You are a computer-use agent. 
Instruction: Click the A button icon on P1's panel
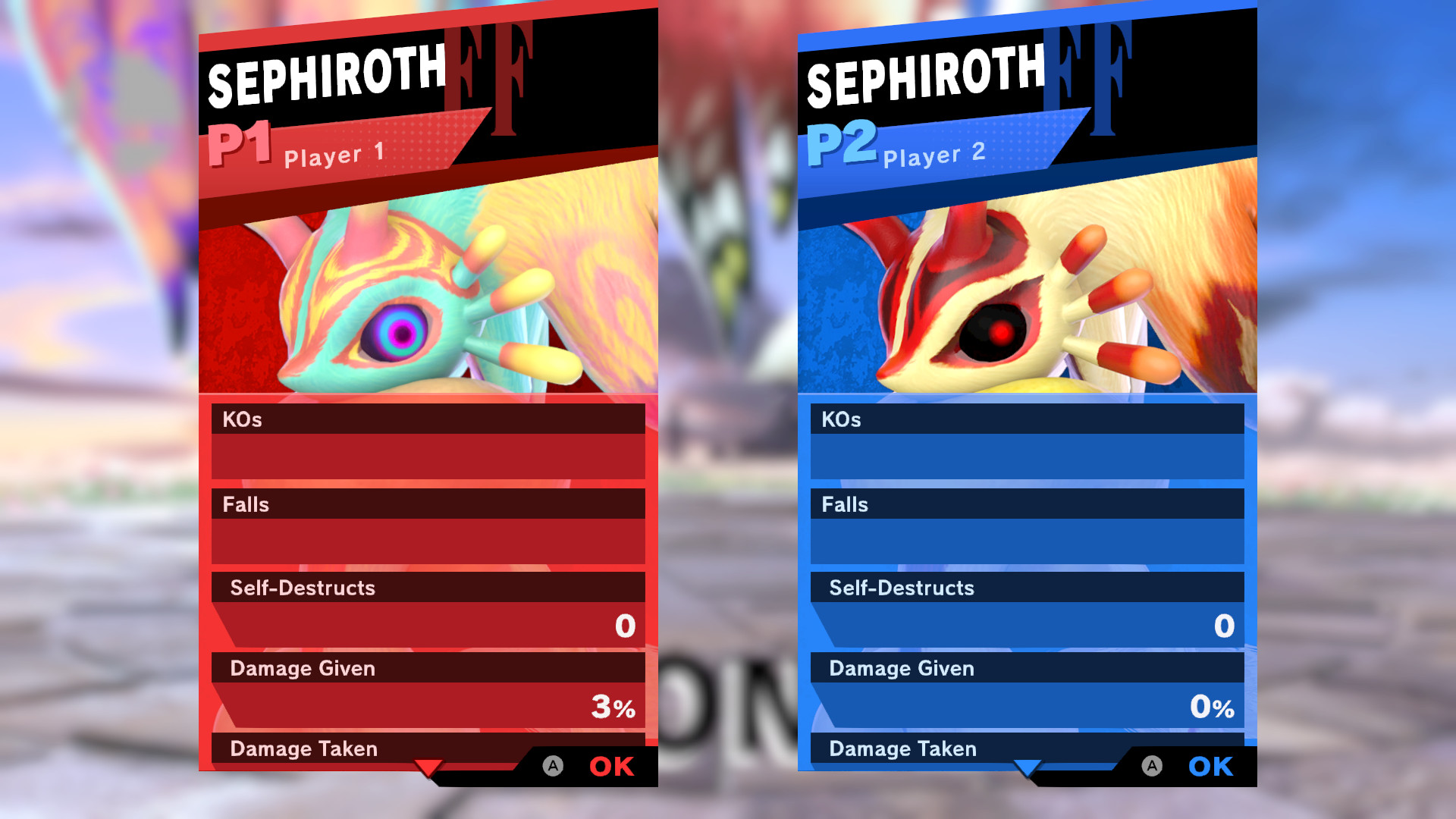pos(552,767)
